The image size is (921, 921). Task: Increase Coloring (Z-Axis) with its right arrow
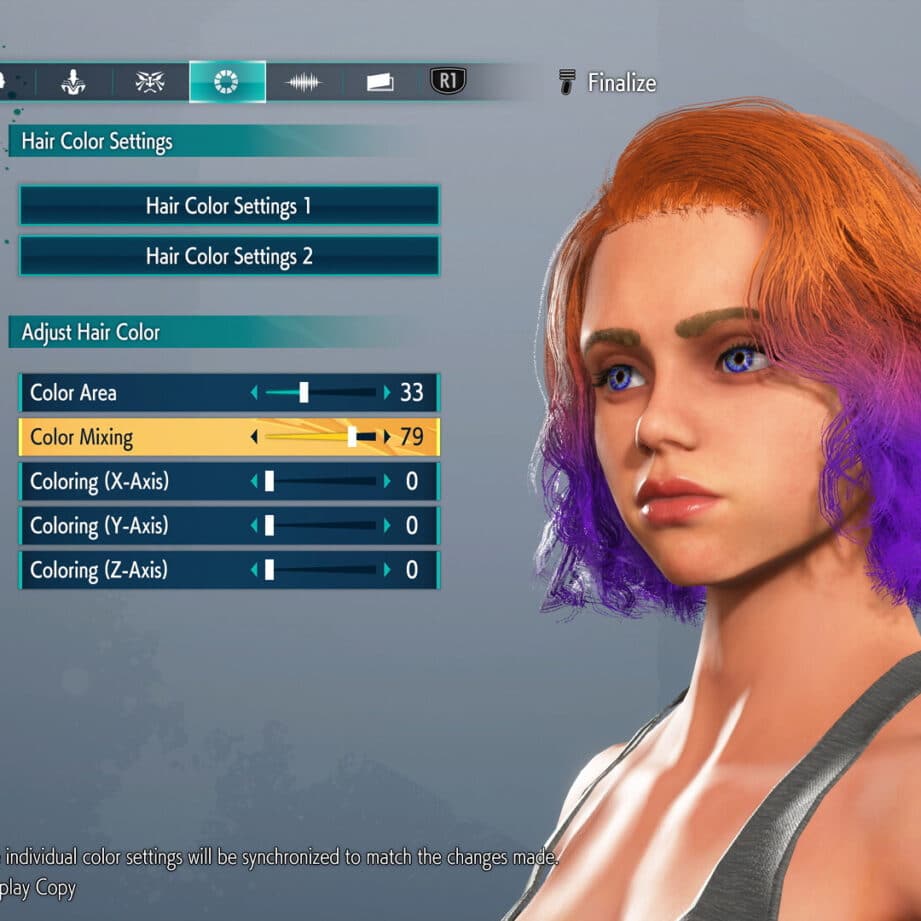387,570
